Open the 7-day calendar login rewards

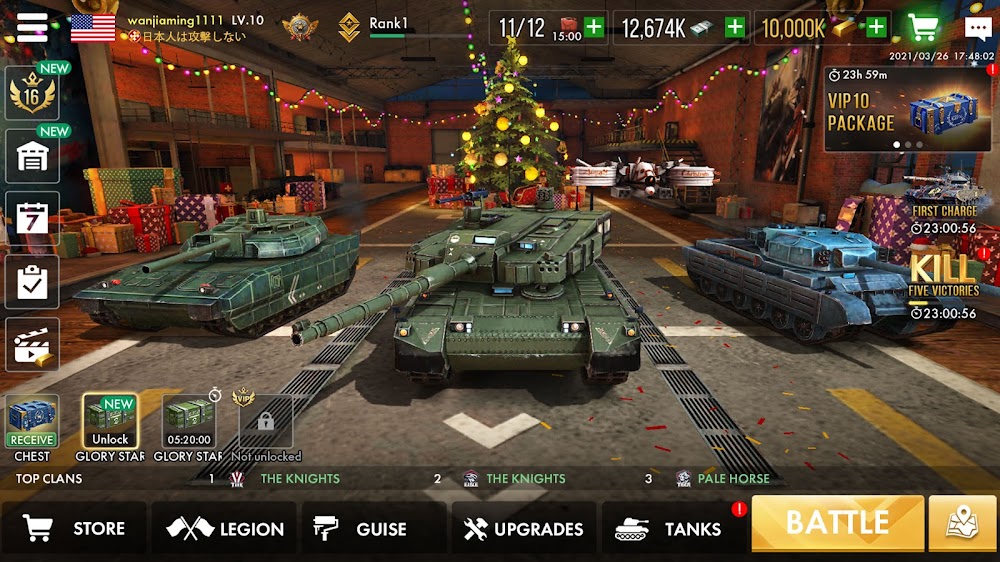pos(32,219)
